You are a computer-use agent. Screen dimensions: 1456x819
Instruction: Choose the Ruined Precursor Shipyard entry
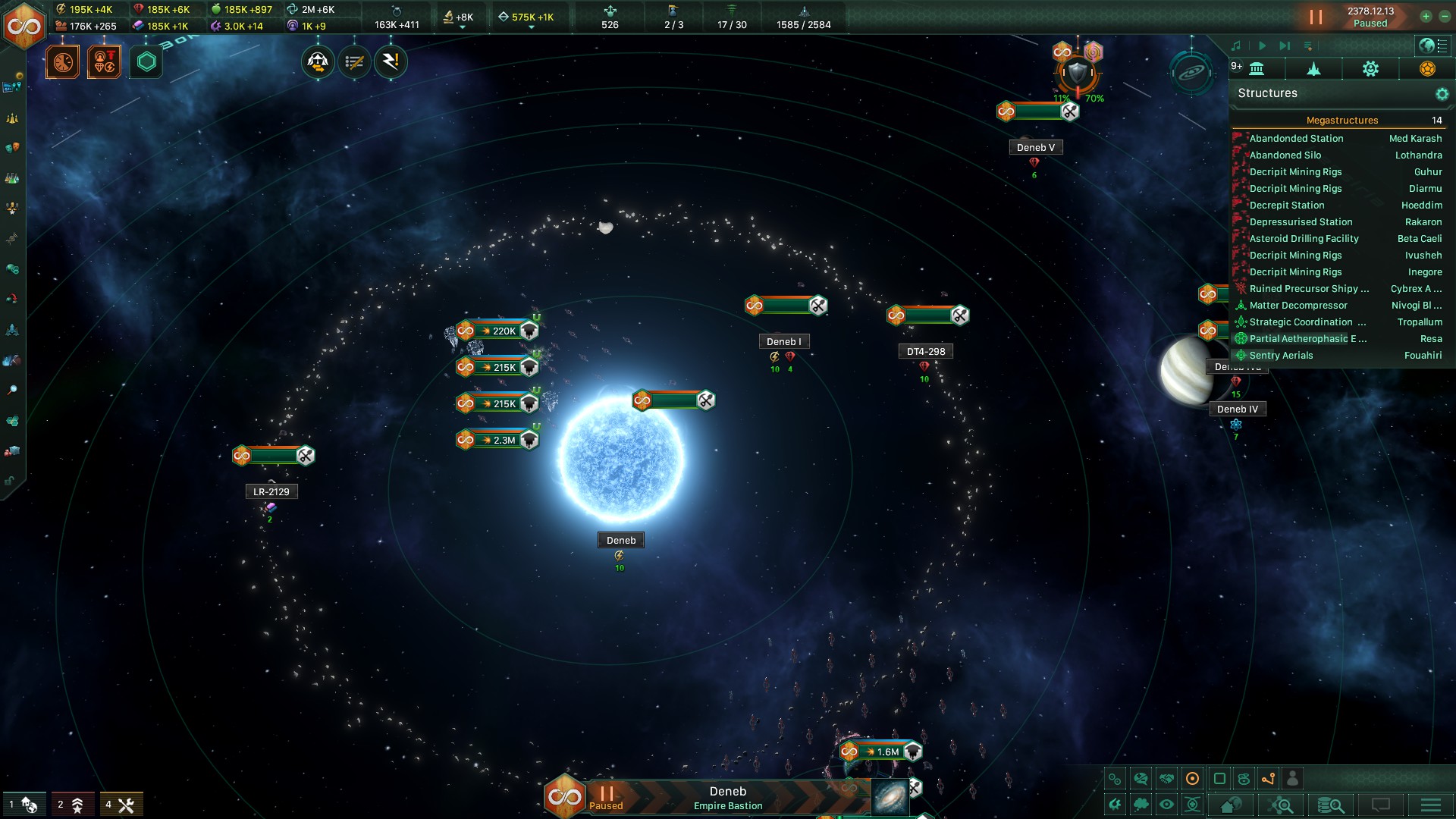[1309, 289]
